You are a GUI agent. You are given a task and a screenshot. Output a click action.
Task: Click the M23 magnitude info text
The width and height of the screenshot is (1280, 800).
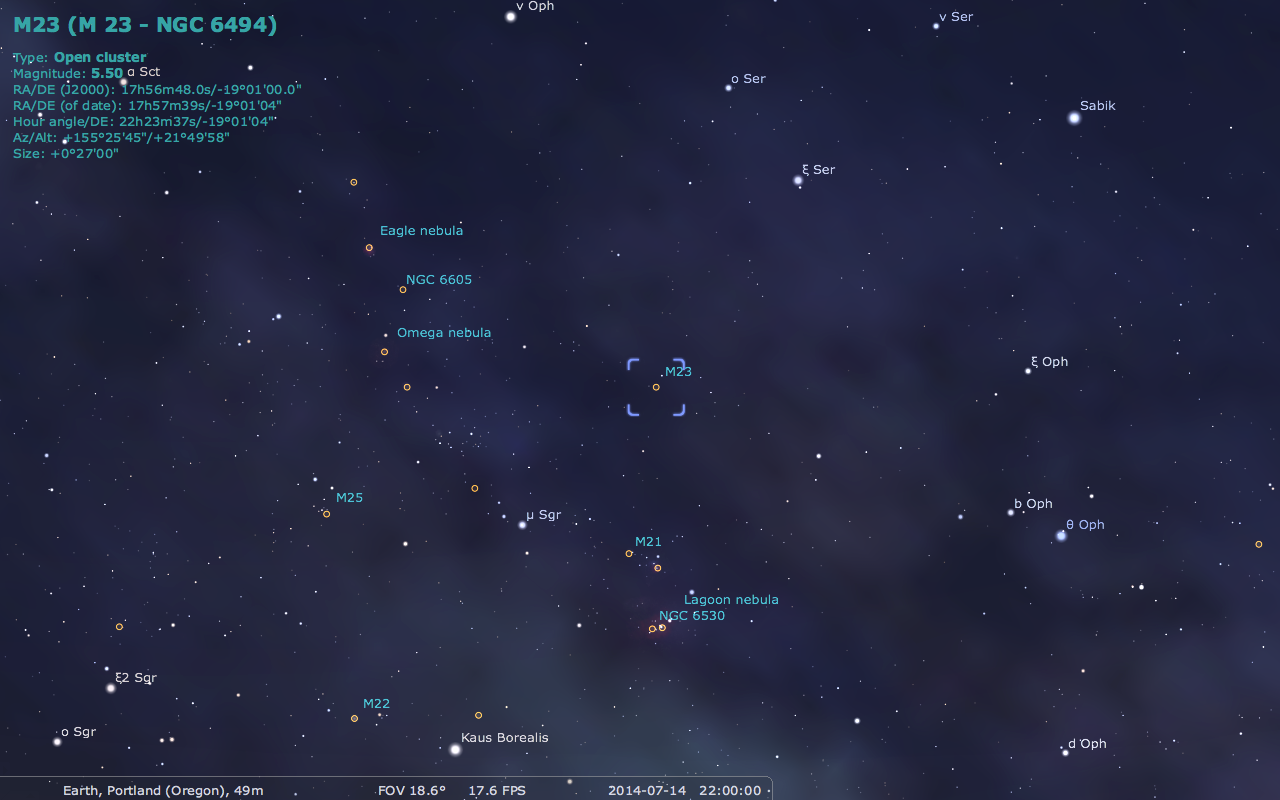pyautogui.click(x=67, y=72)
